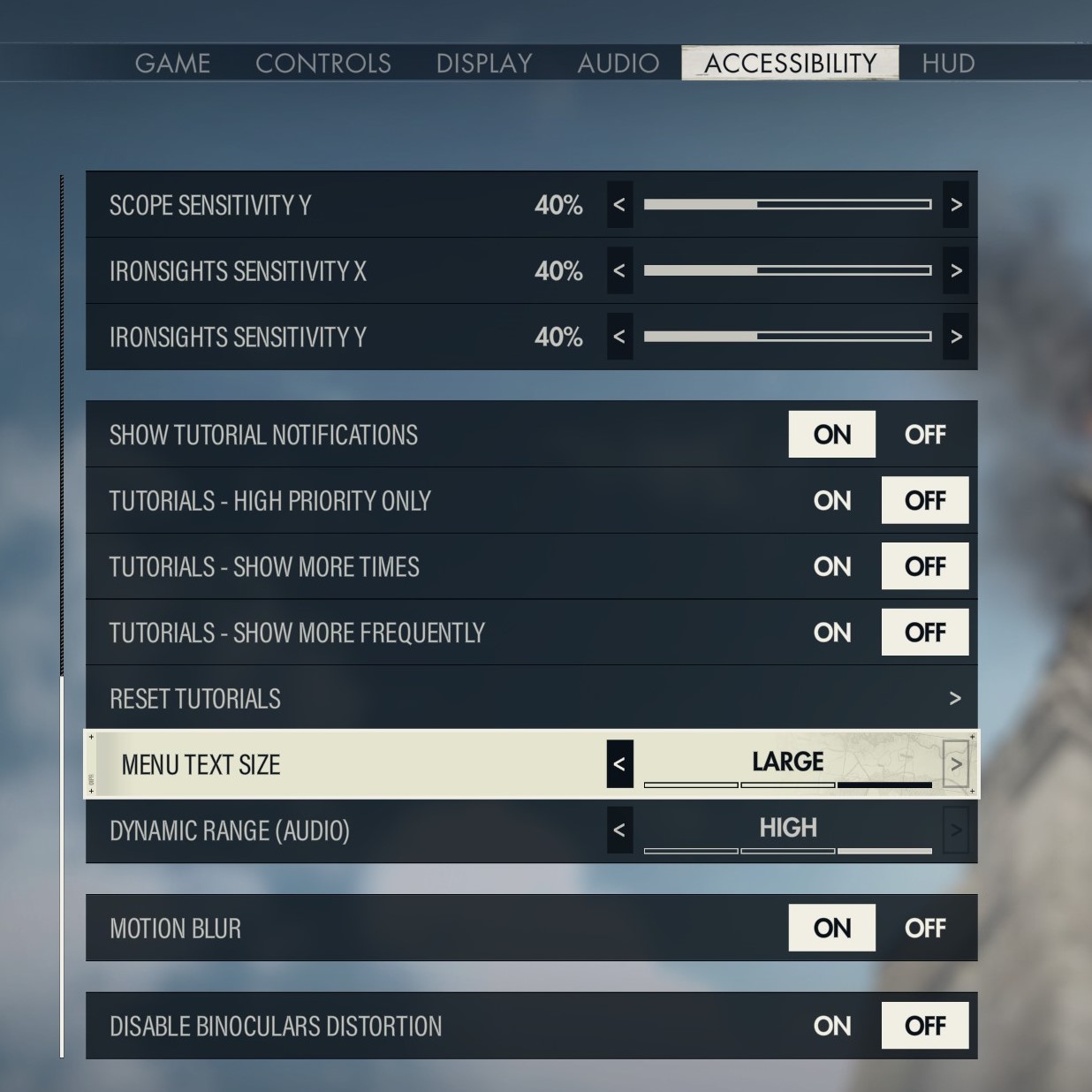Reduce Menu Text Size with left arrow
Viewport: 1092px width, 1092px height.
[619, 764]
